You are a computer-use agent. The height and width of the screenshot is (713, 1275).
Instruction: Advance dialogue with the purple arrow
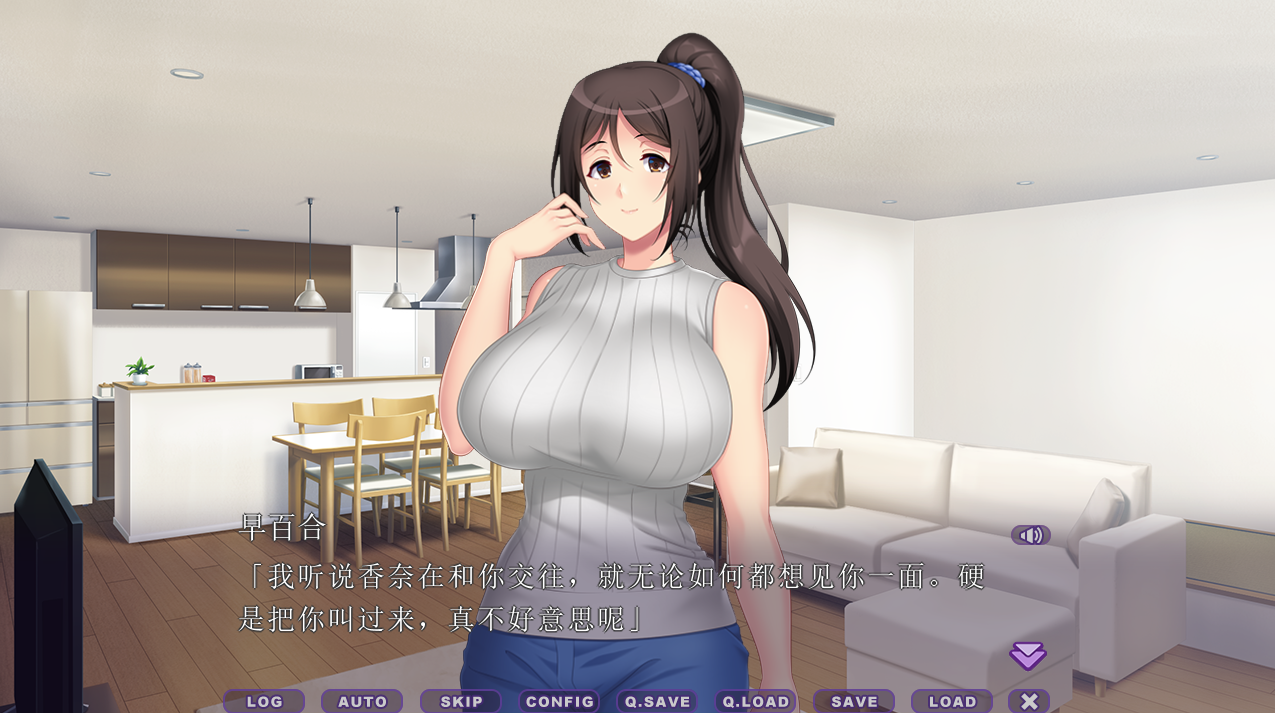pos(1027,656)
